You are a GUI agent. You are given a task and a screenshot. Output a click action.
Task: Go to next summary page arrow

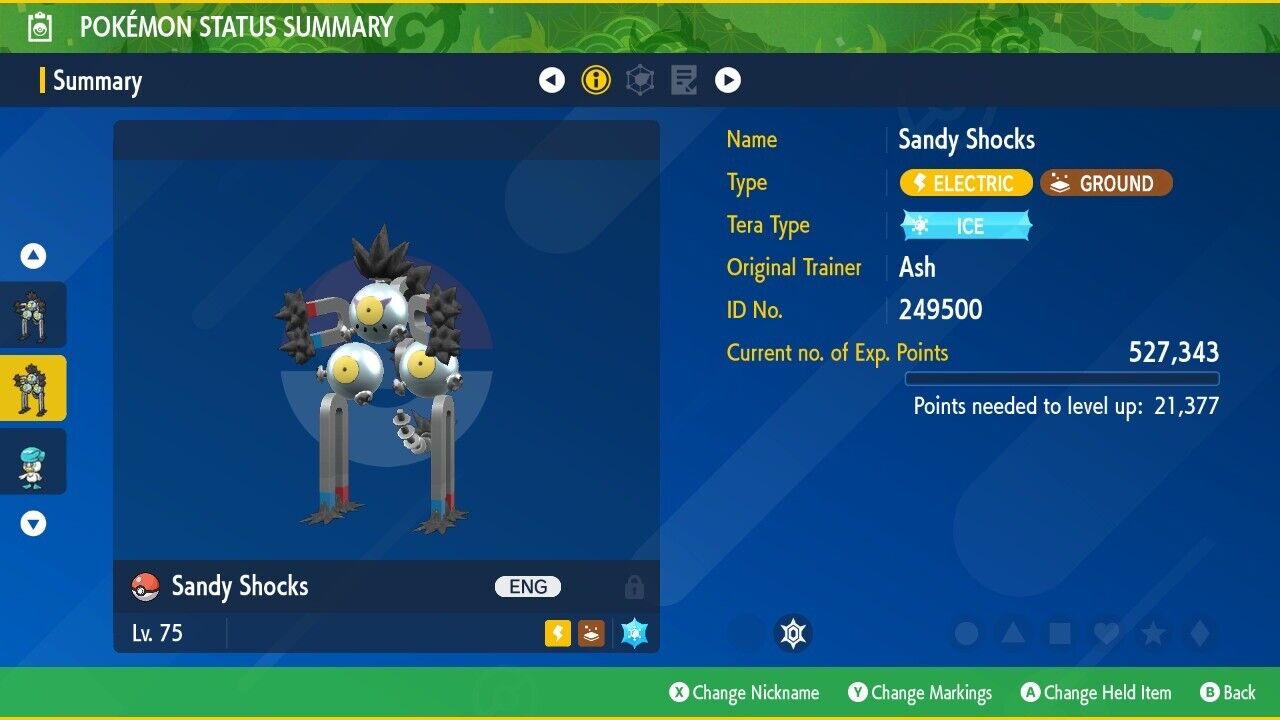coord(728,80)
